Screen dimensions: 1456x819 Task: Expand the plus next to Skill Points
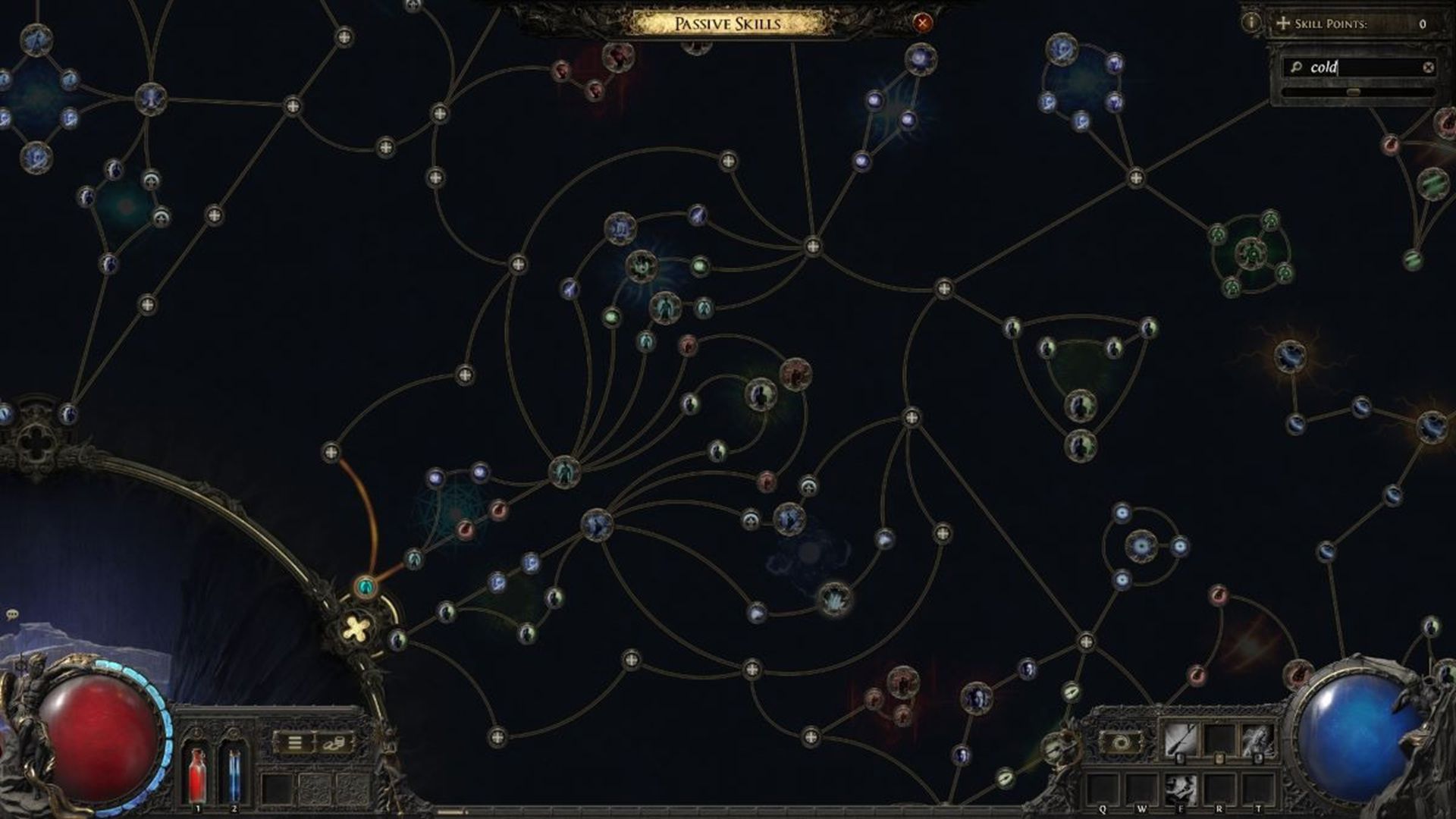tap(1283, 23)
